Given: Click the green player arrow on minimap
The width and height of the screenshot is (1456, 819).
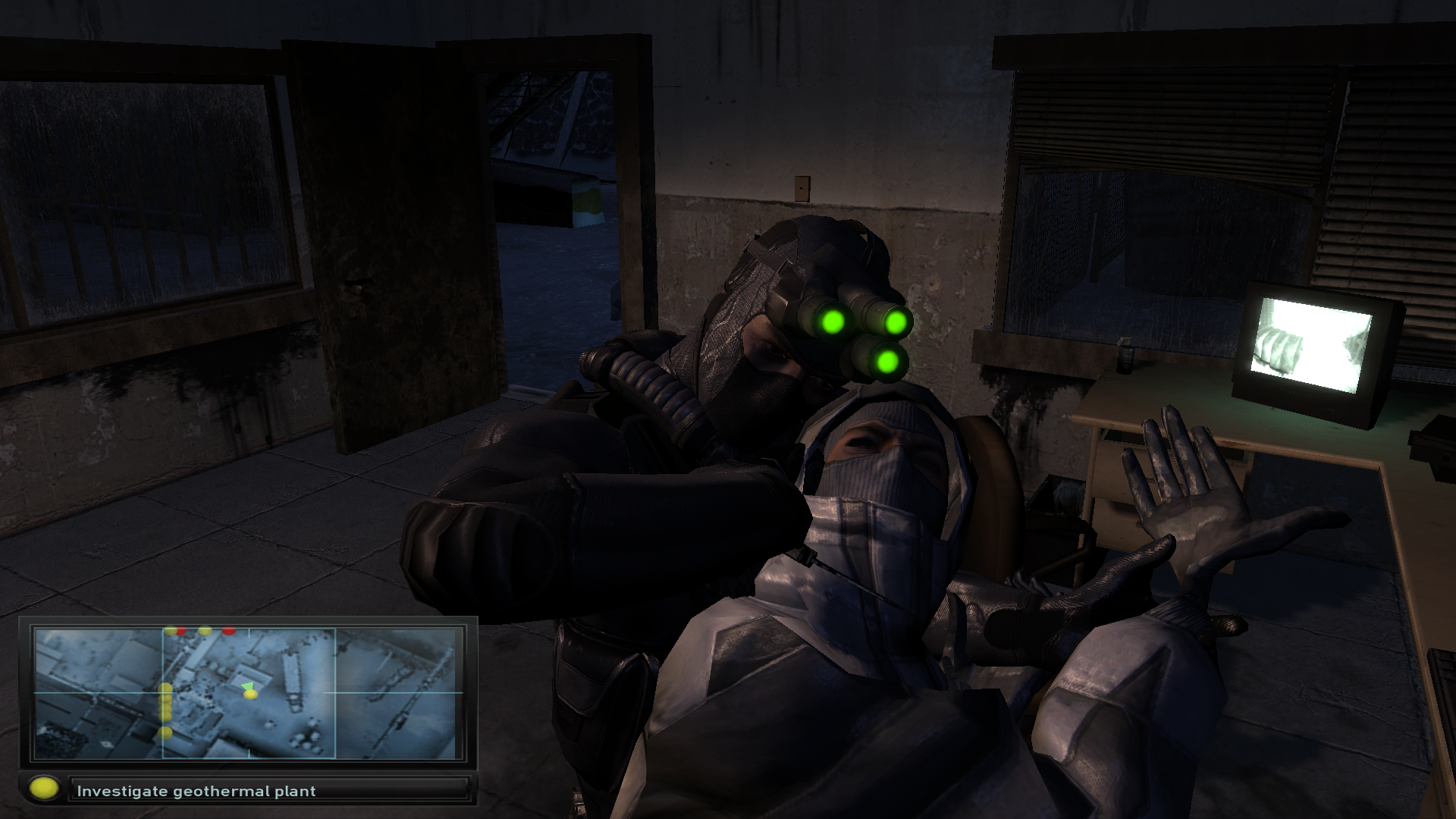Looking at the screenshot, I should (247, 686).
